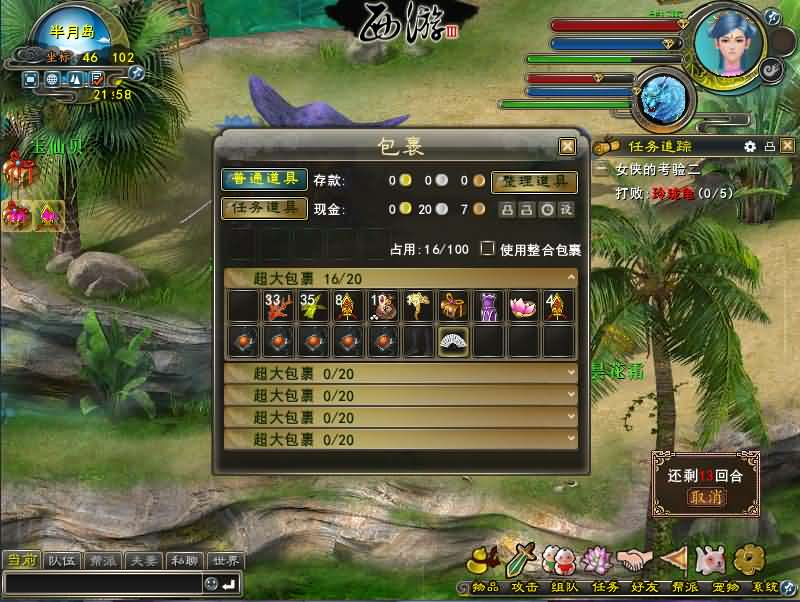The image size is (800, 602).
Task: Collapse the 超大包裹 16/20 bag section
Action: coord(571,276)
